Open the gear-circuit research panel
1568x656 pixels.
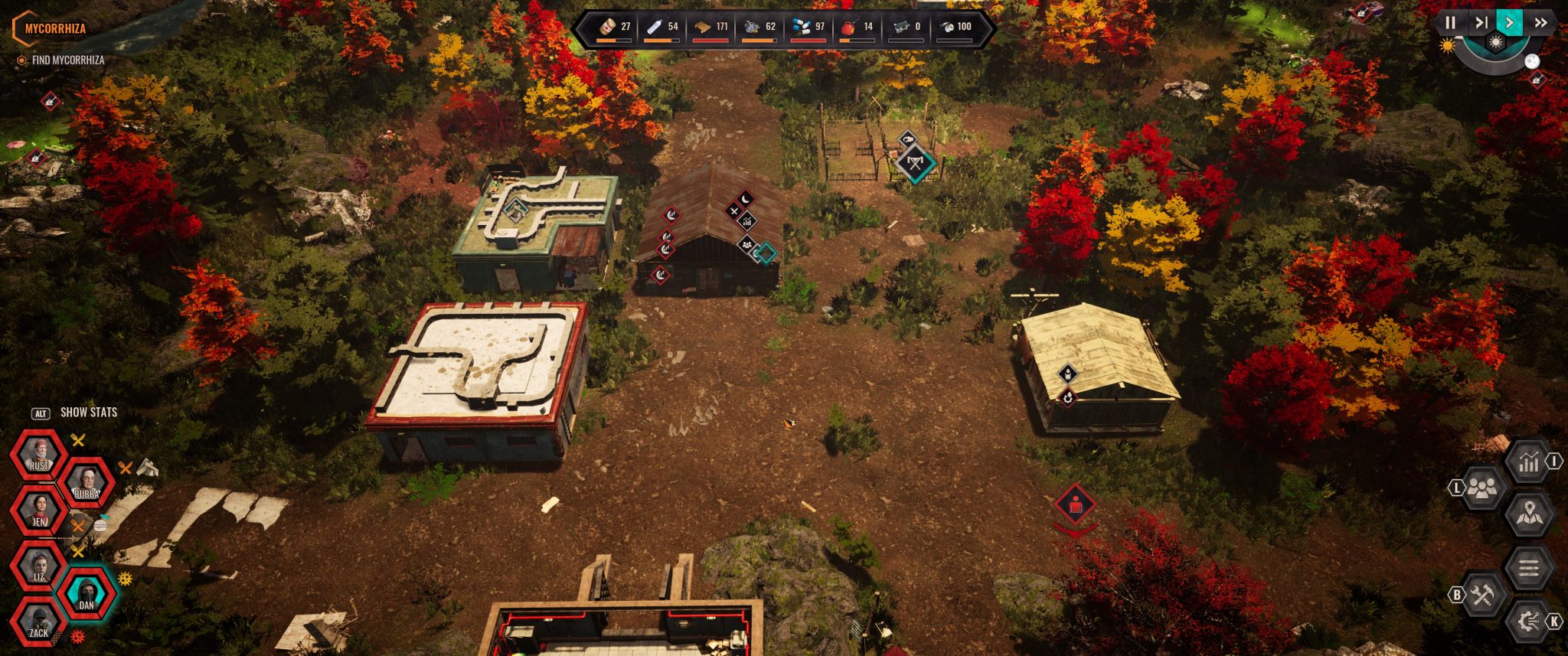click(x=1528, y=622)
